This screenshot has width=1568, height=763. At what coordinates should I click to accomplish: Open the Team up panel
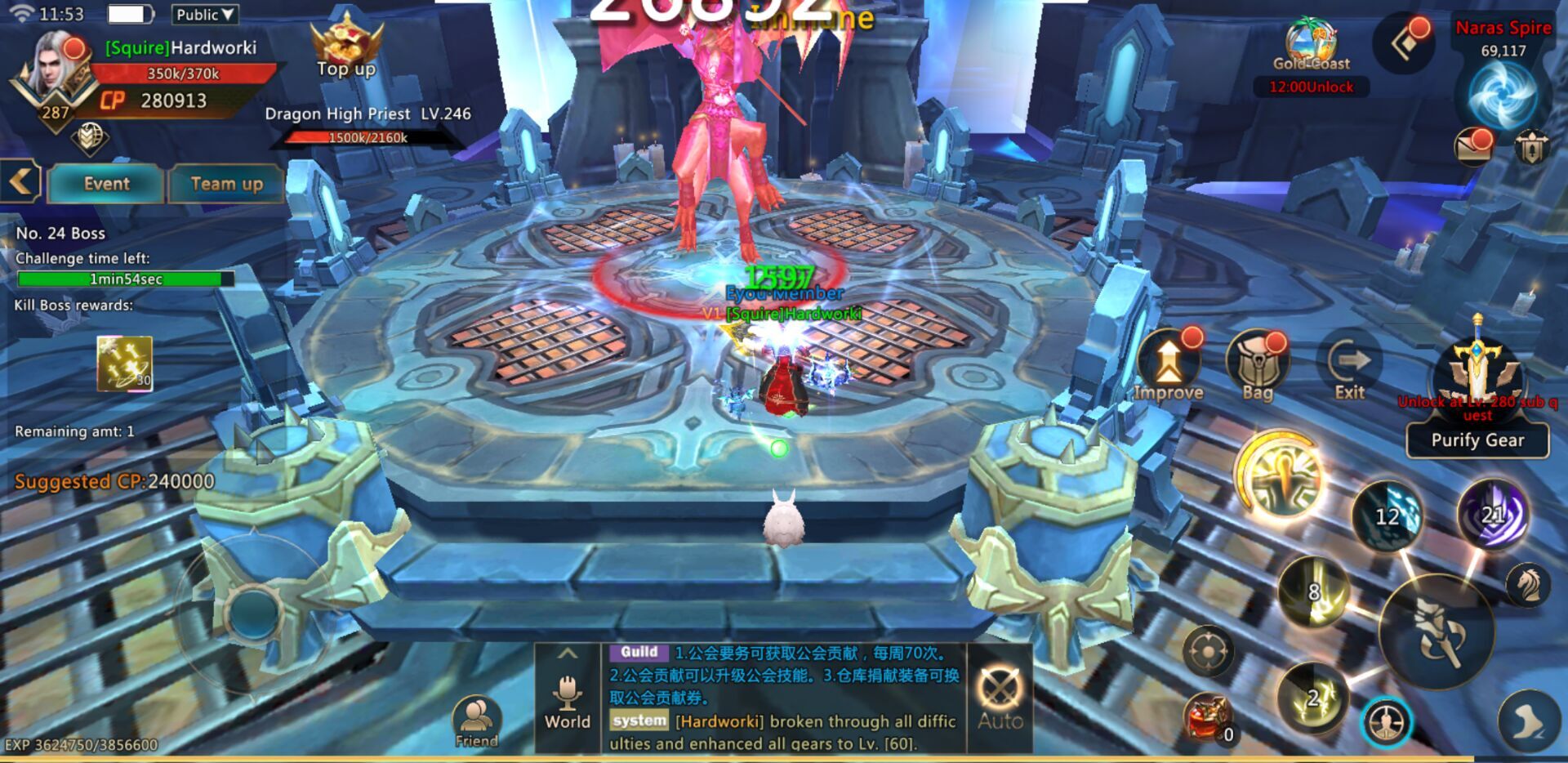(226, 184)
